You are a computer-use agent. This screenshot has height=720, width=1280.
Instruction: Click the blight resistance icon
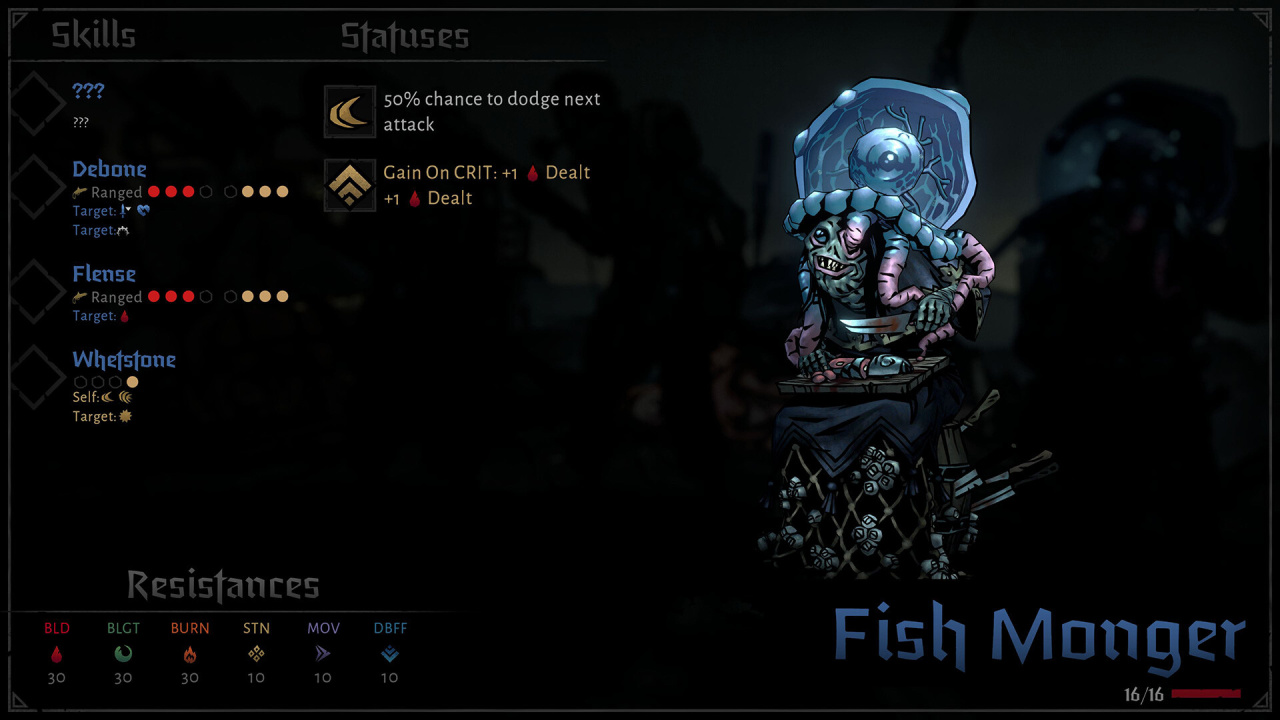[123, 654]
